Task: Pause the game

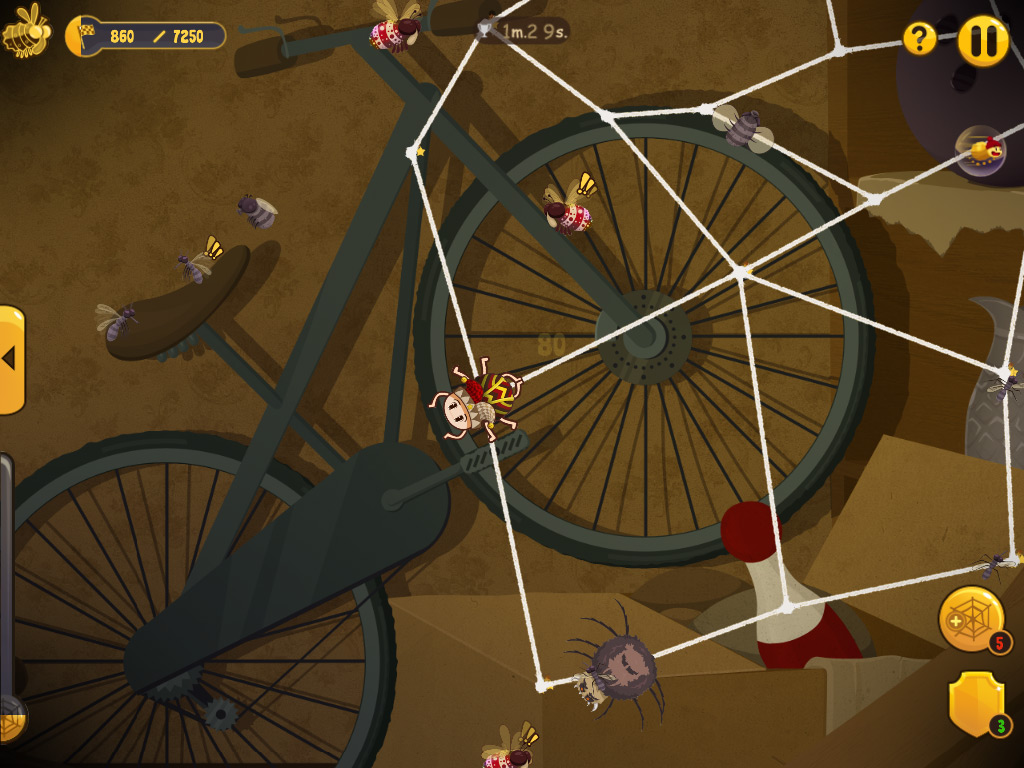Action: pos(983,40)
